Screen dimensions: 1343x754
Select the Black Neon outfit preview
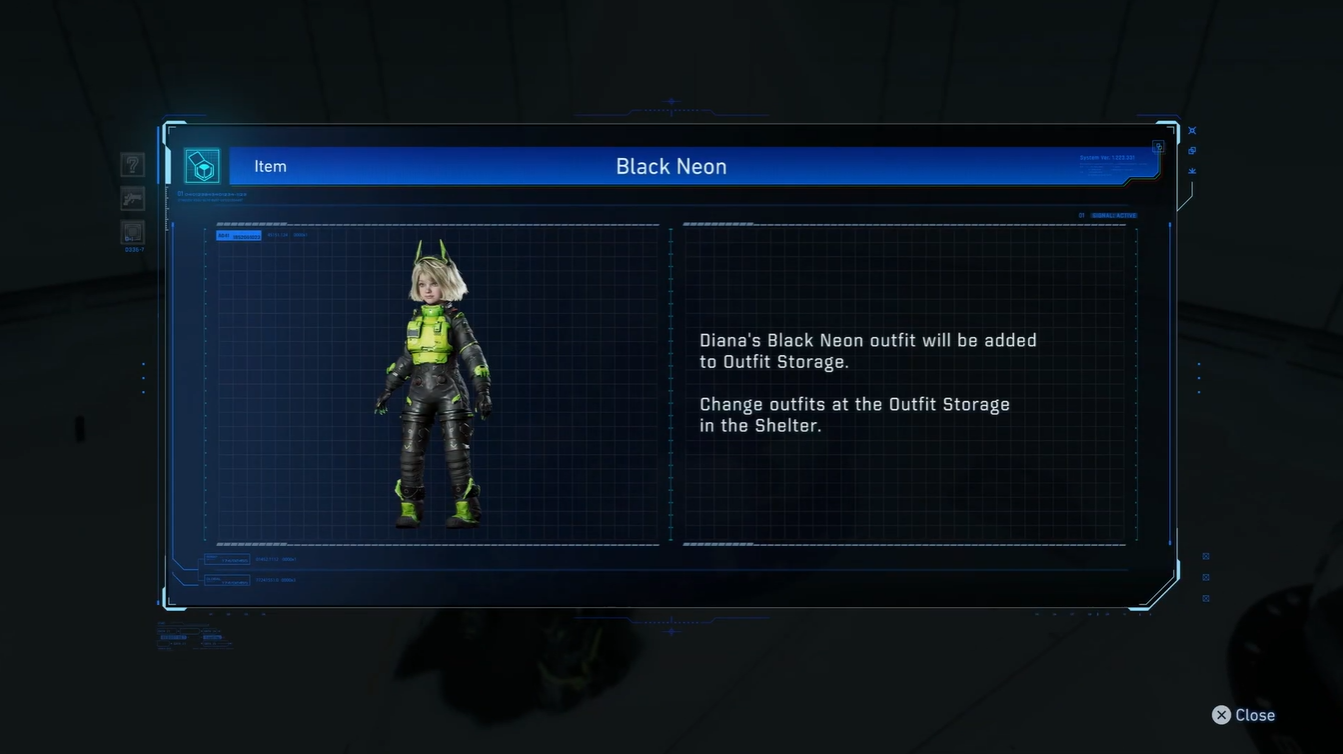click(x=434, y=385)
